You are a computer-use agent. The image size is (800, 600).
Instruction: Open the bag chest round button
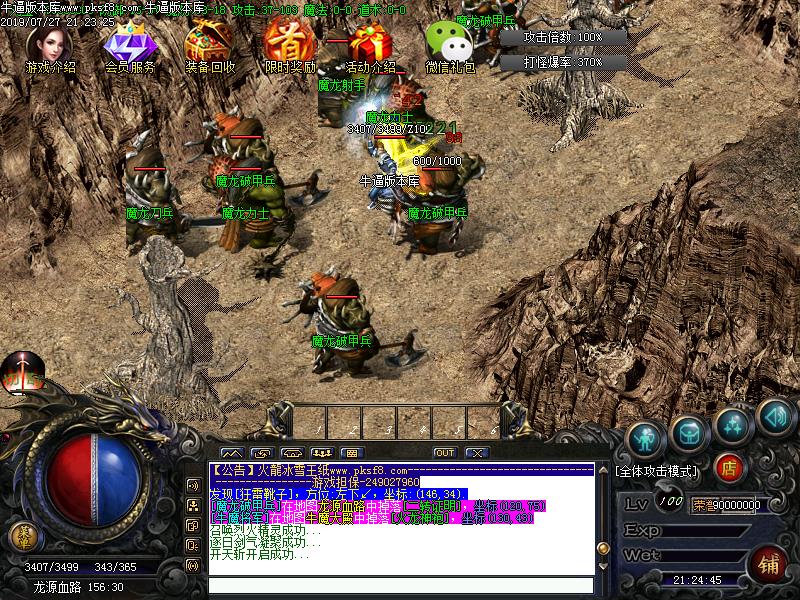coord(689,431)
